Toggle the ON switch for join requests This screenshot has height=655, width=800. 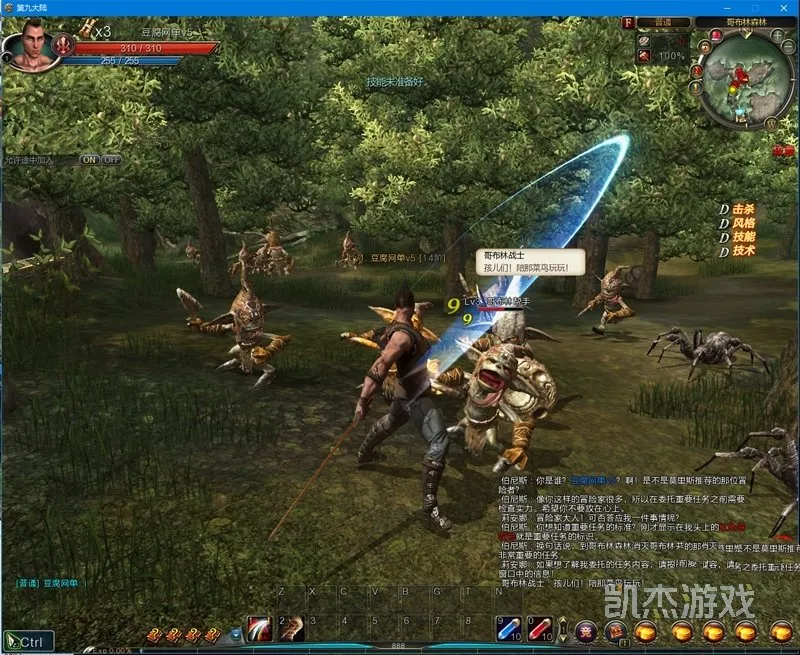click(89, 160)
